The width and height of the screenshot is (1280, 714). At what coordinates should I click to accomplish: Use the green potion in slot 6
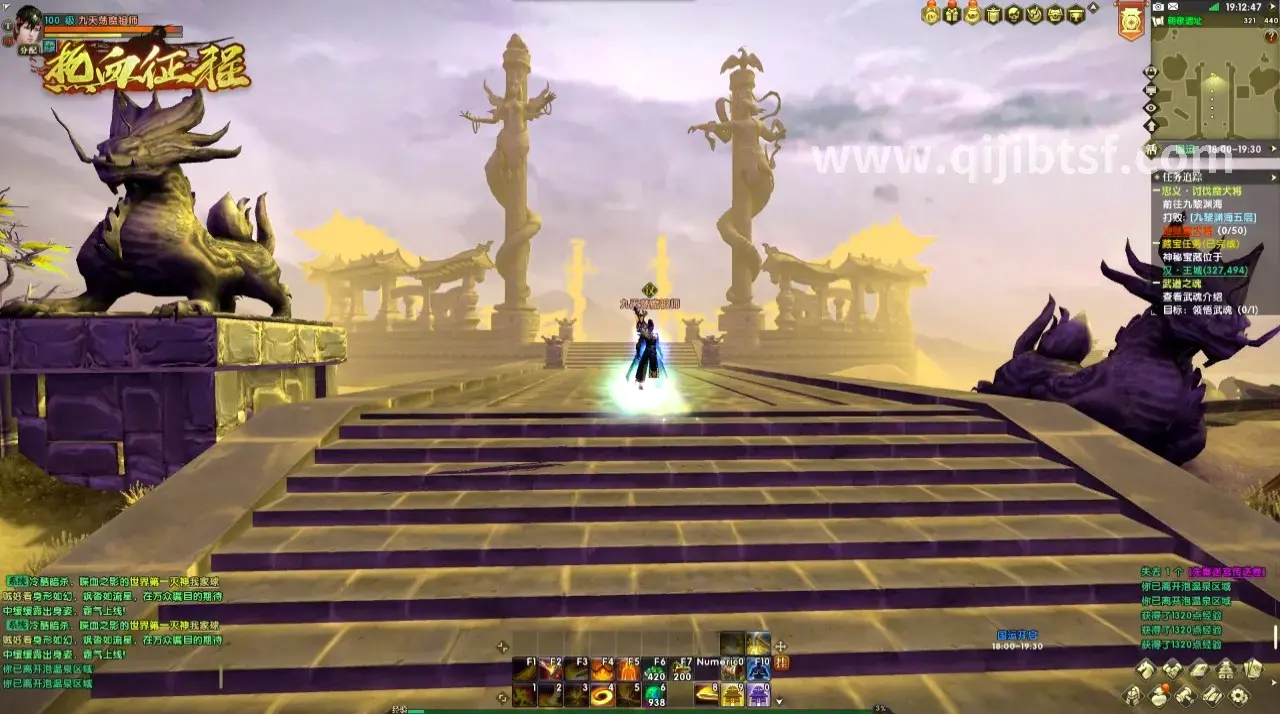pyautogui.click(x=655, y=694)
